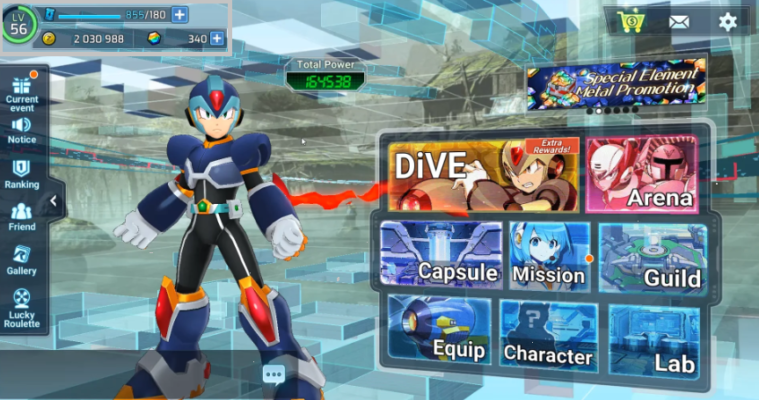View the Notice announcements
Viewport: 759px width, 400px height.
22,131
